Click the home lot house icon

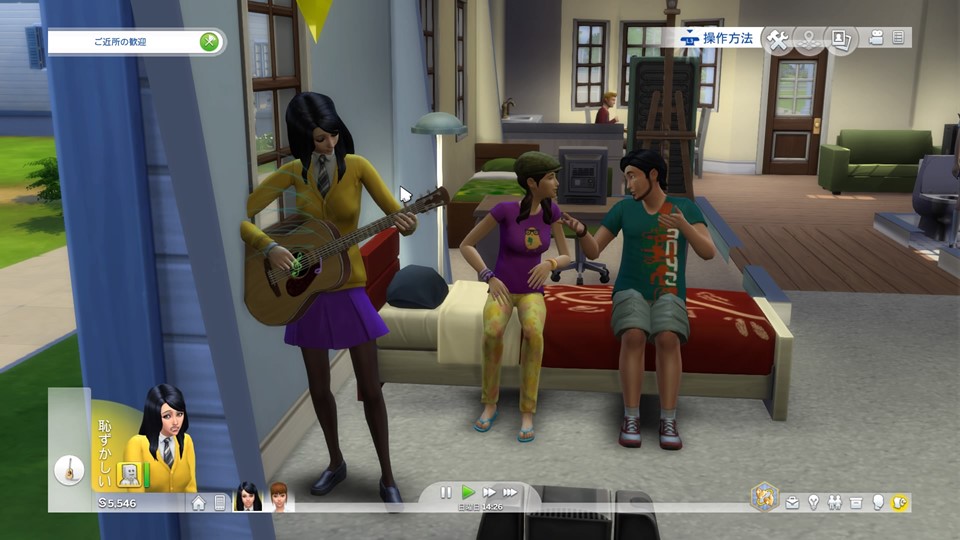(x=198, y=503)
